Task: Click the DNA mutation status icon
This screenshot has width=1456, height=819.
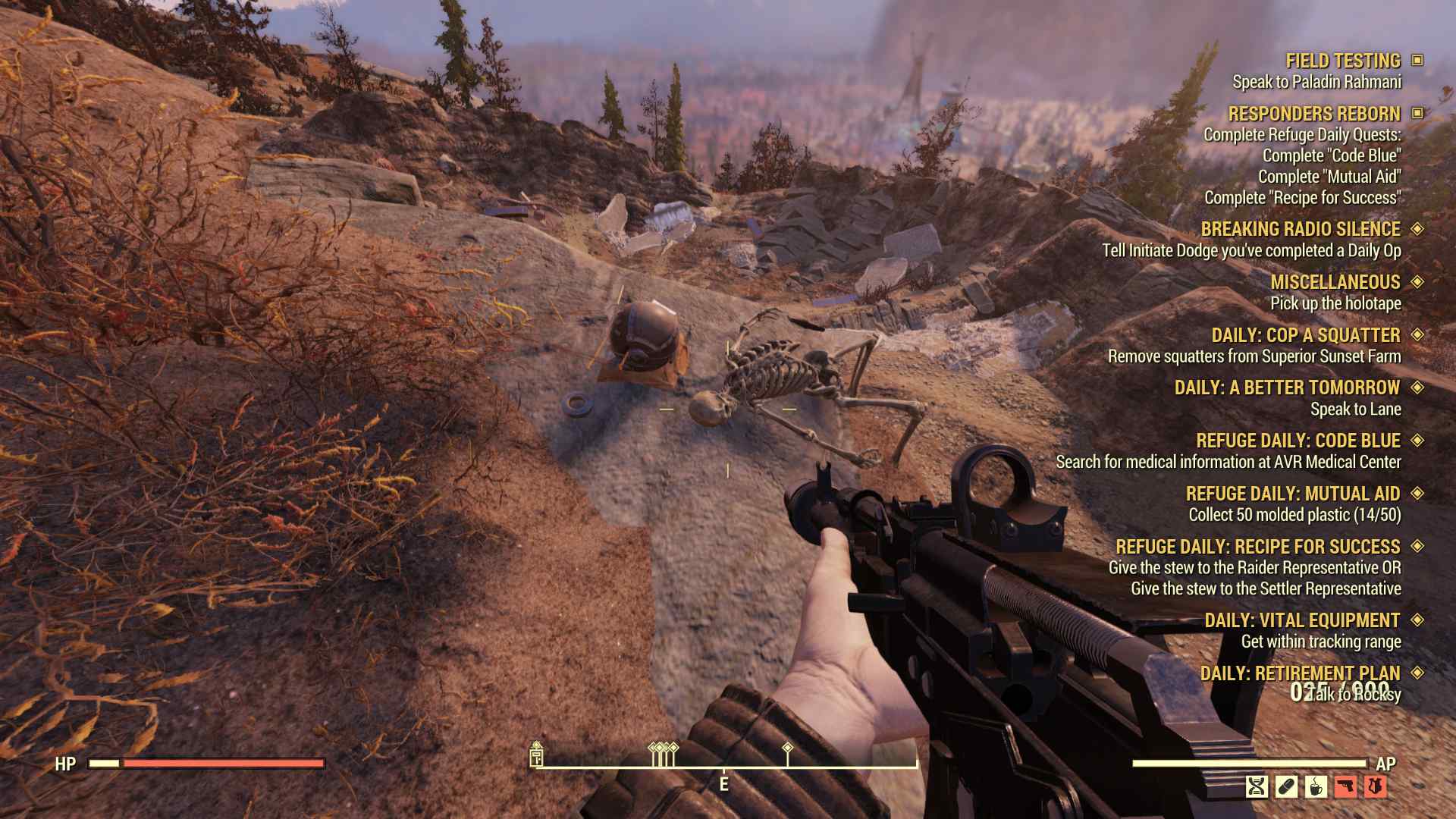Action: (x=1256, y=786)
